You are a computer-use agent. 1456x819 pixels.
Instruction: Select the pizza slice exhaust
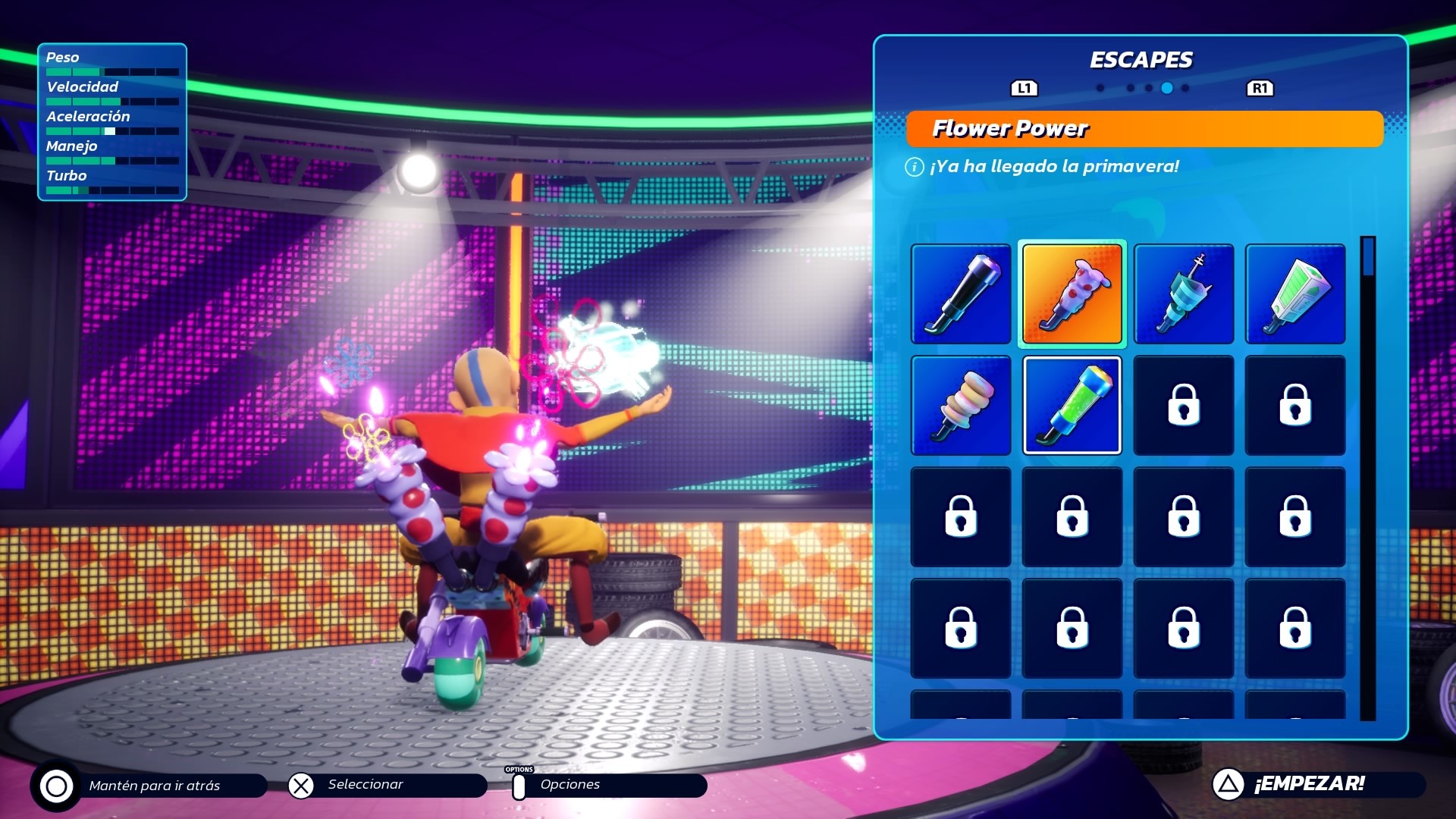coord(1072,293)
